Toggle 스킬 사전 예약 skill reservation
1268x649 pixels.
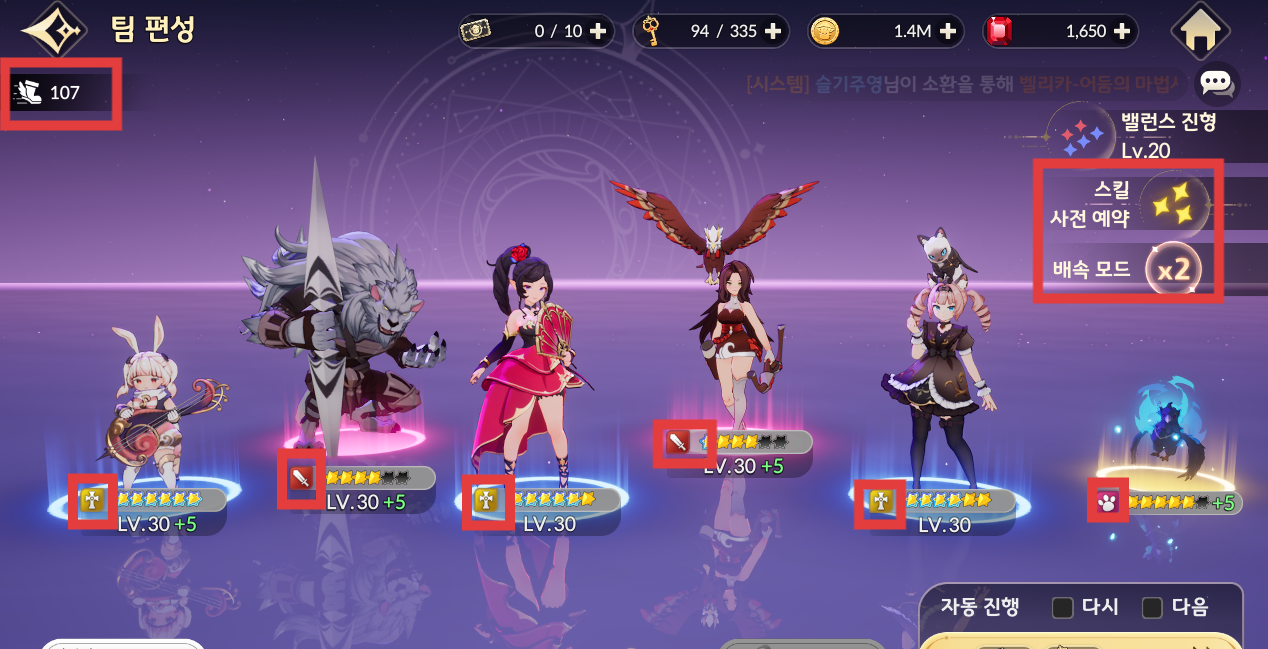tap(1174, 205)
